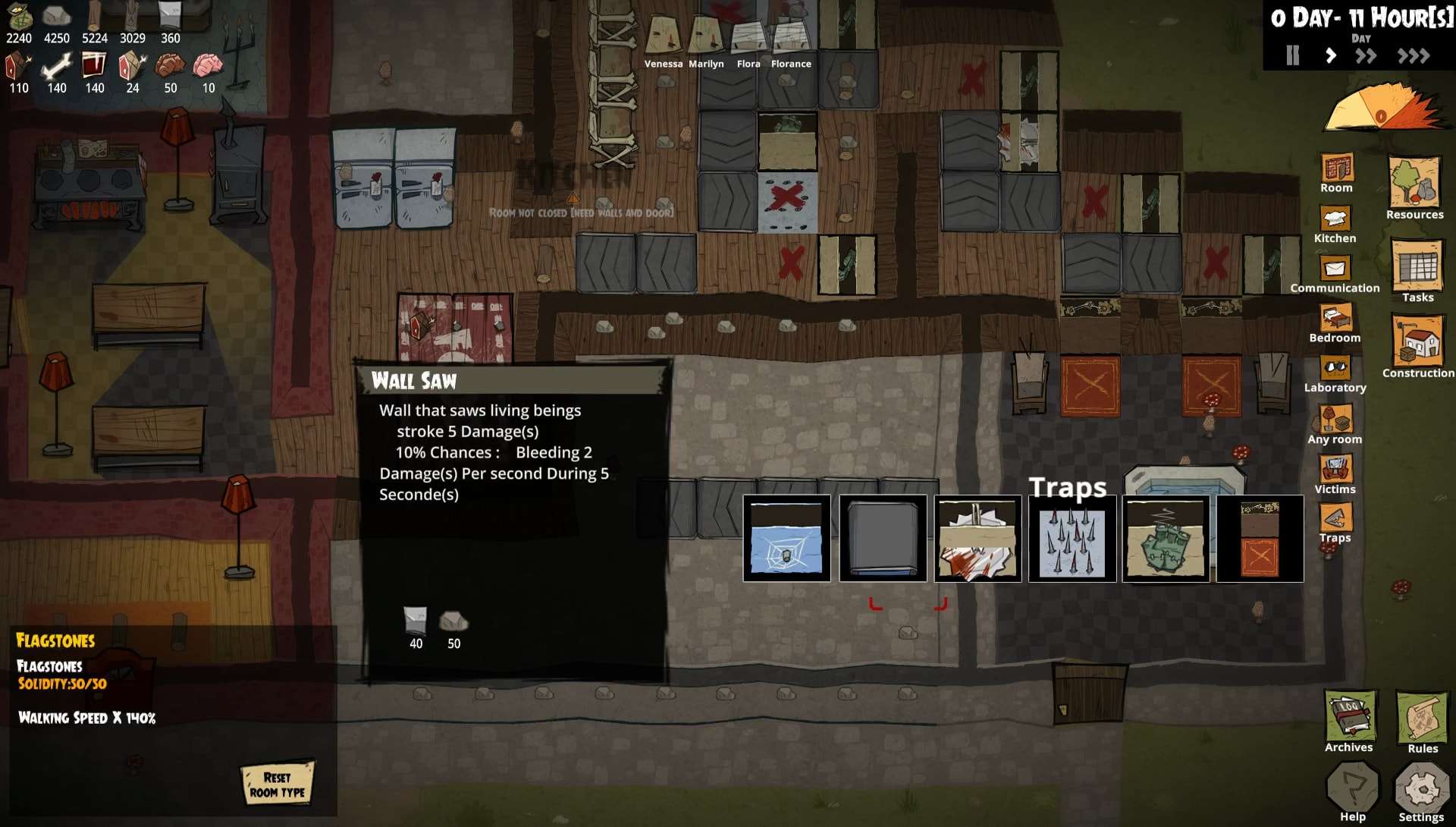Open the Resources panel
This screenshot has height=827, width=1456.
[1414, 187]
